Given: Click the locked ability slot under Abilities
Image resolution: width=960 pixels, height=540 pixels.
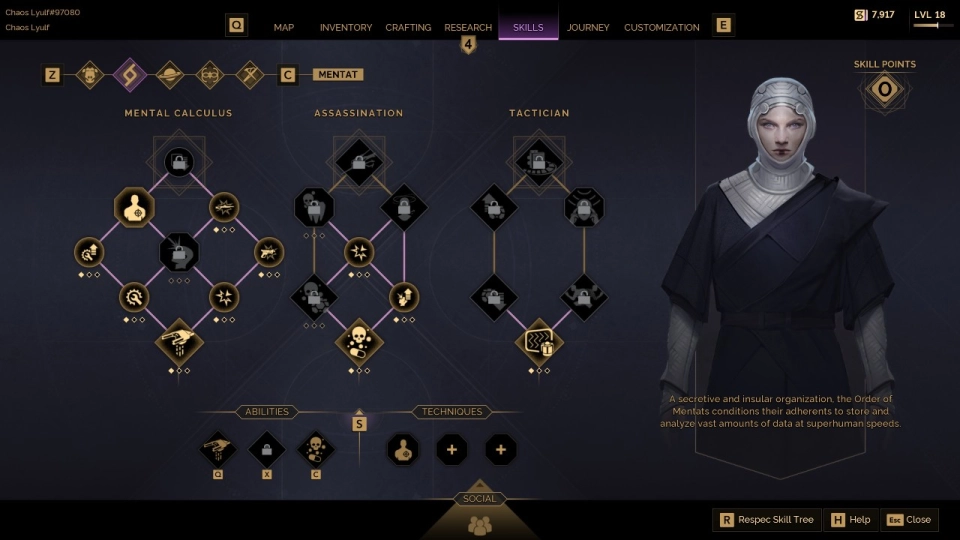Looking at the screenshot, I should (x=267, y=449).
